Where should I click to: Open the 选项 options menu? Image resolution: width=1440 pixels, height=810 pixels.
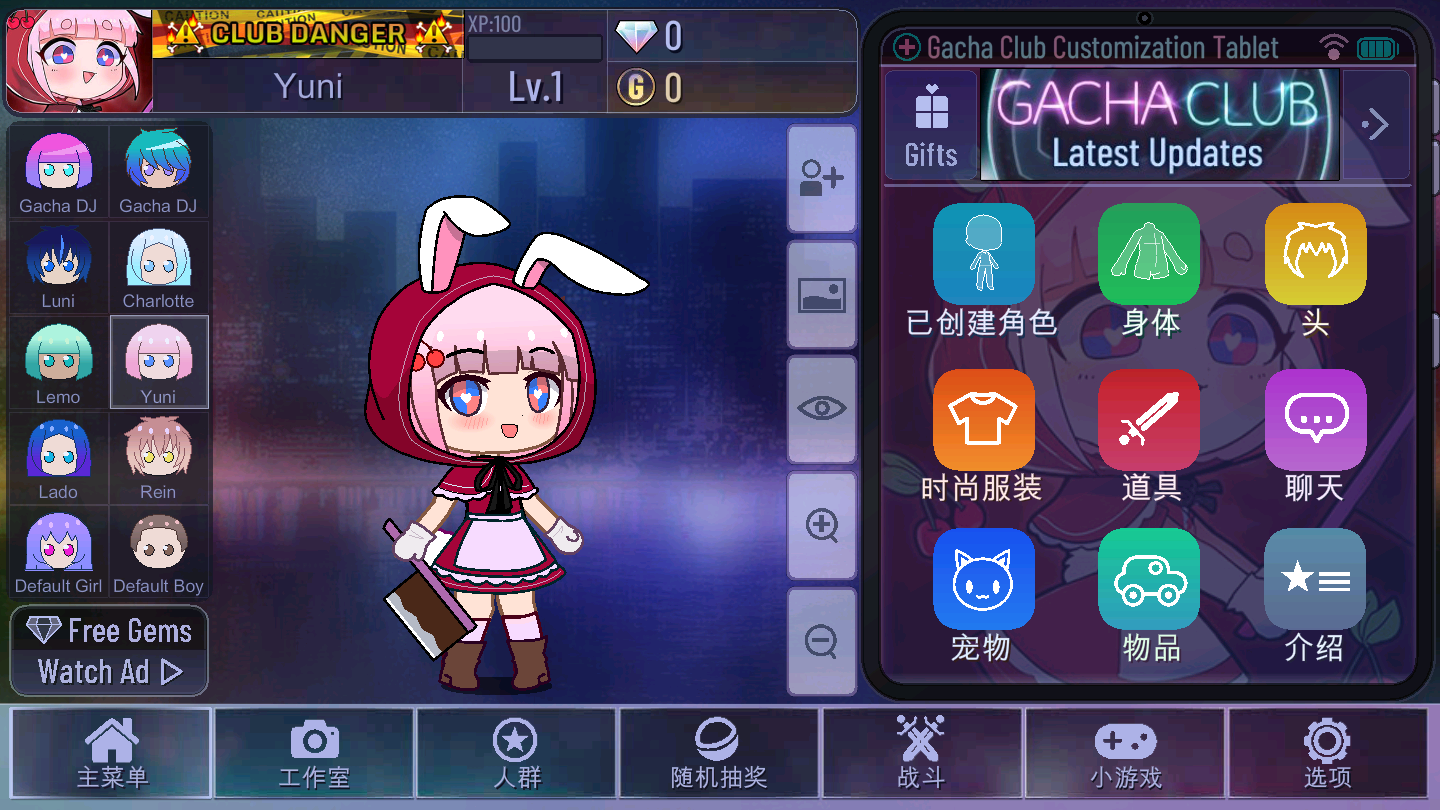[1326, 753]
